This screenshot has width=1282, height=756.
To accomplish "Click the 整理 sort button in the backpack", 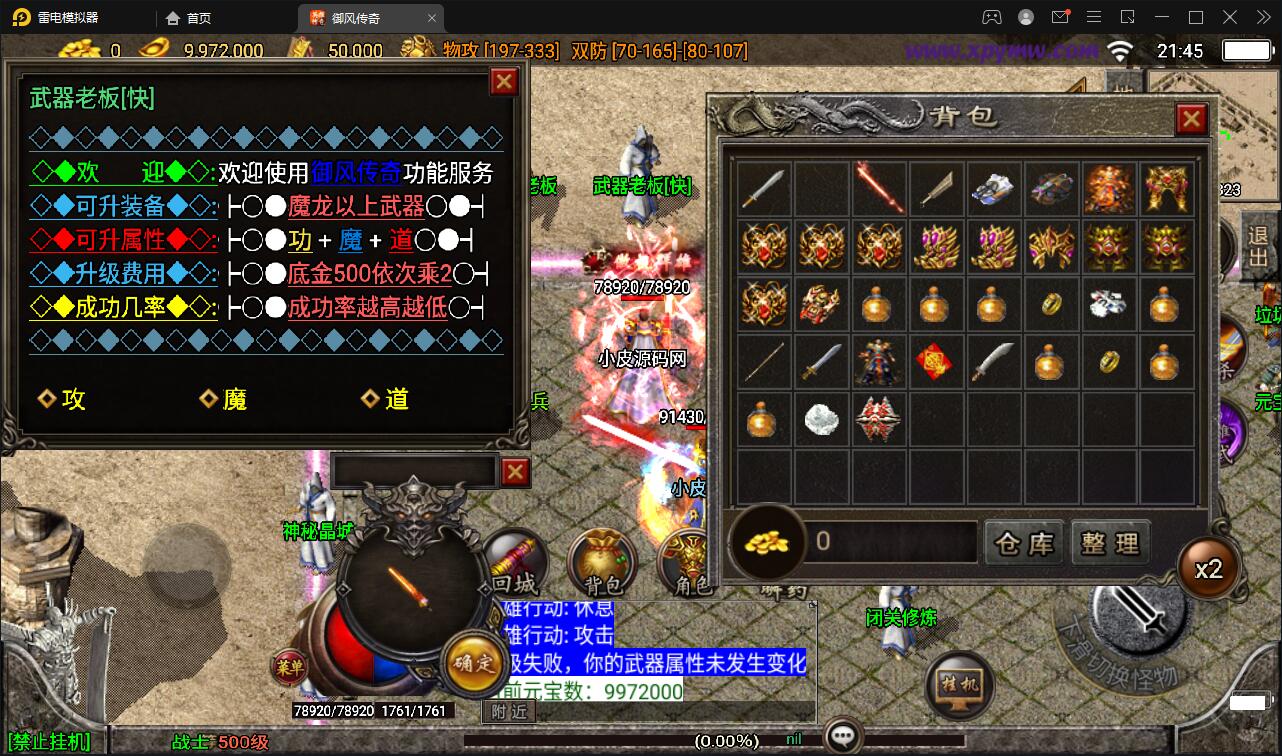I will pyautogui.click(x=1110, y=541).
